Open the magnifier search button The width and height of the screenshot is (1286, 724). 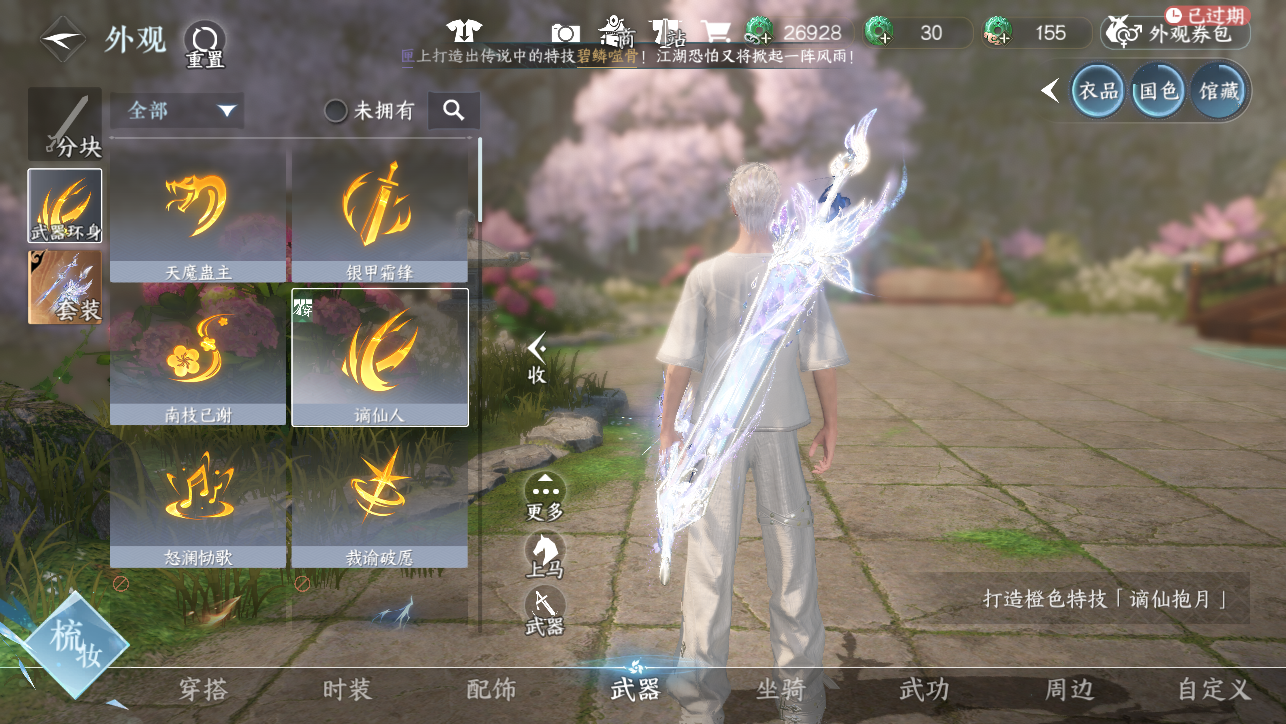tap(454, 110)
